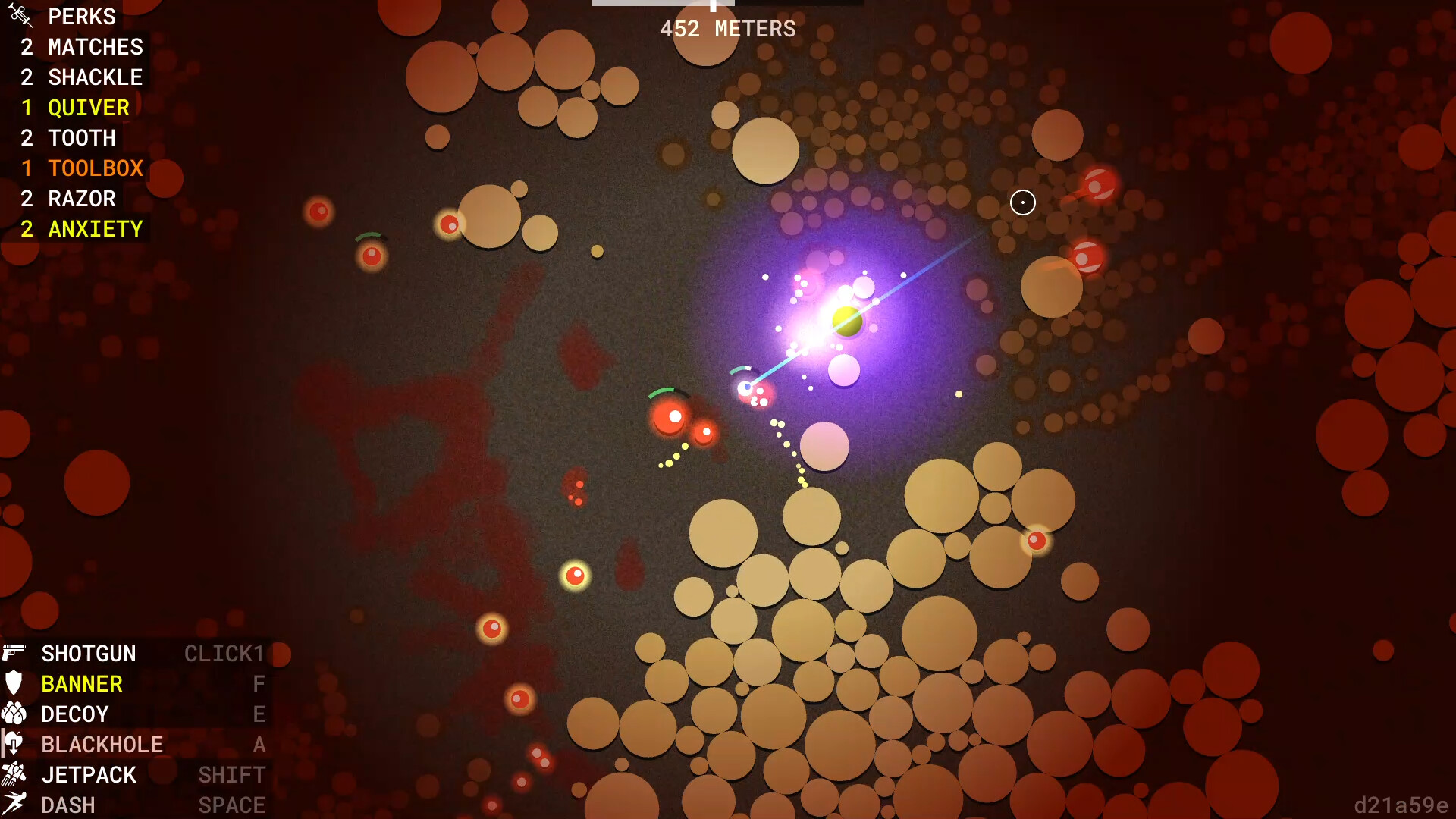Expand the PERKS list header
This screenshot has width=1456, height=819.
tap(81, 16)
